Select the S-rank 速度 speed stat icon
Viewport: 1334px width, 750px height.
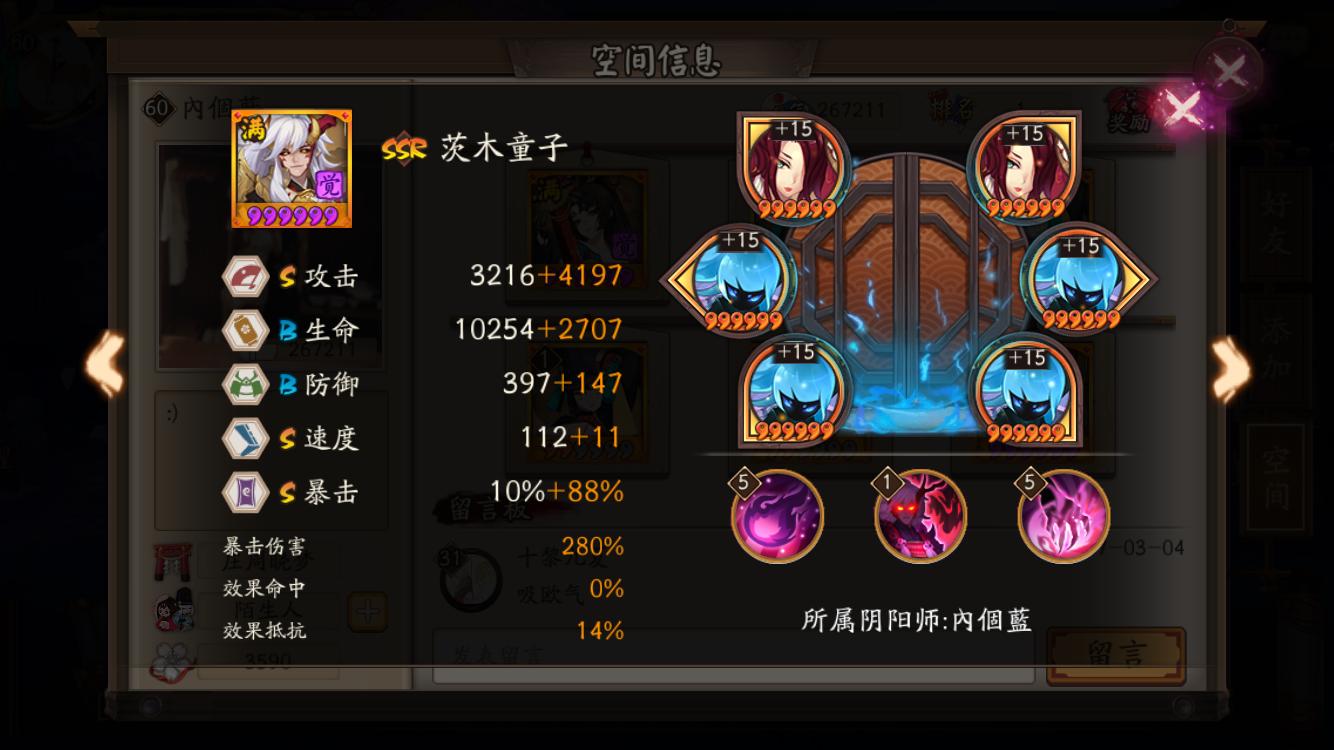247,438
